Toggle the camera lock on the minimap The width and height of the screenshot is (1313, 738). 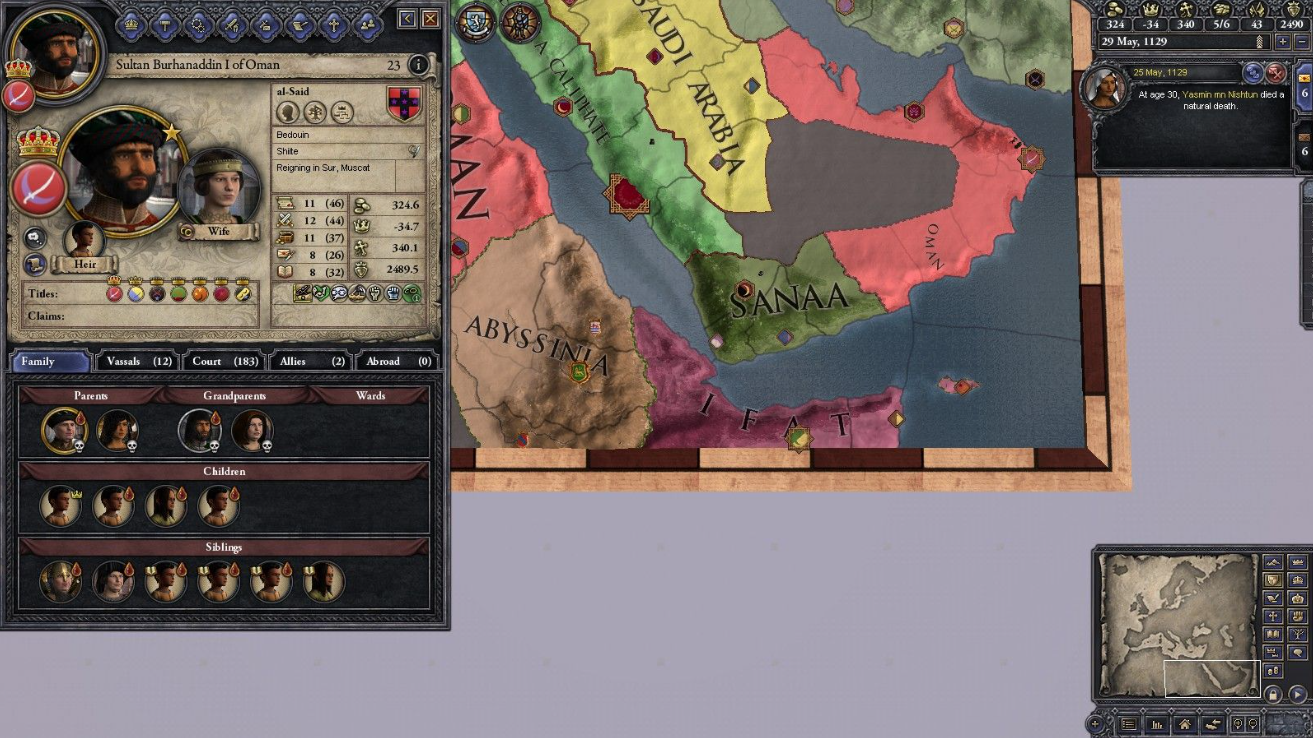[1273, 695]
